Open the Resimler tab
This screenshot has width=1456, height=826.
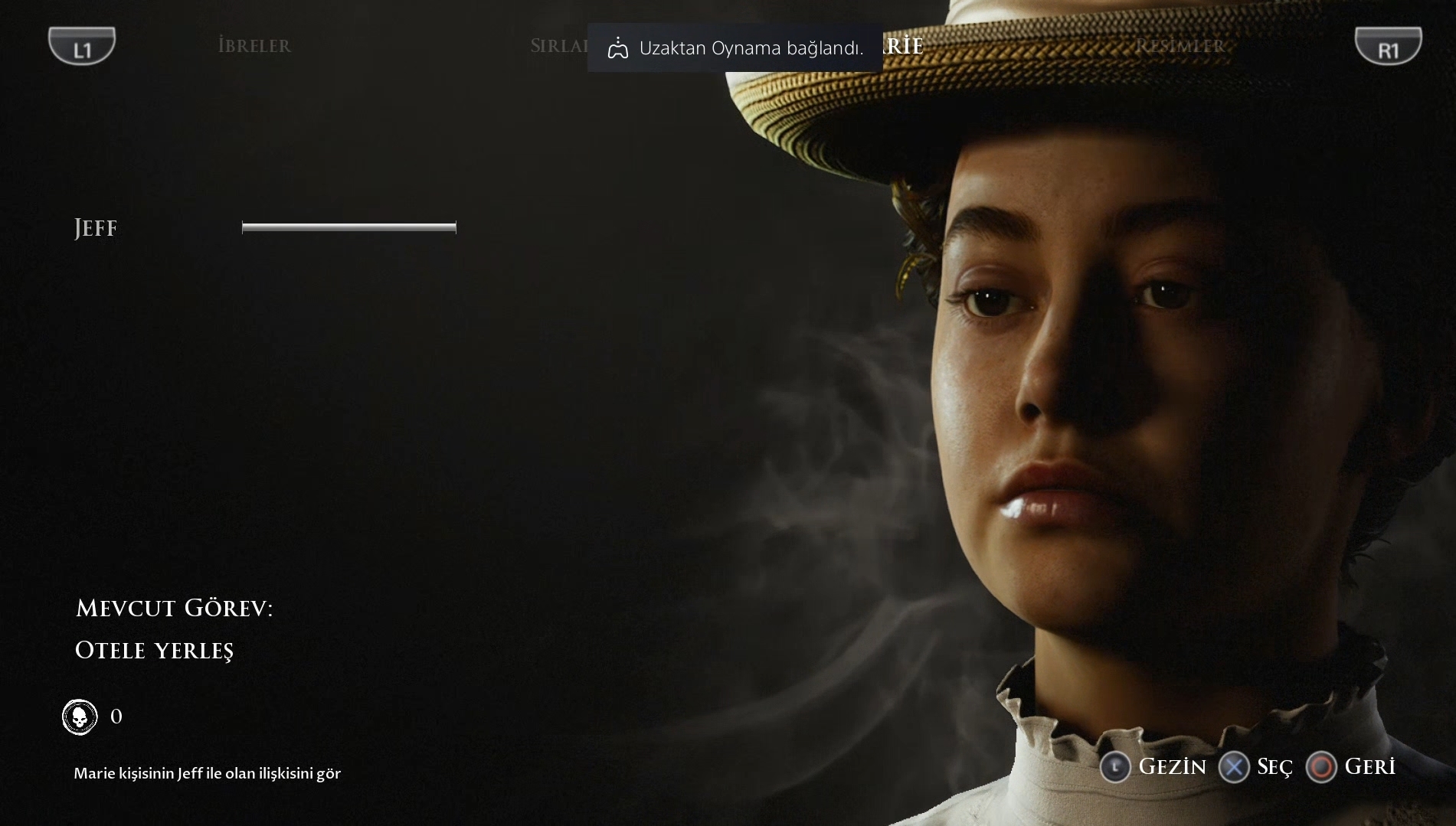click(1180, 46)
